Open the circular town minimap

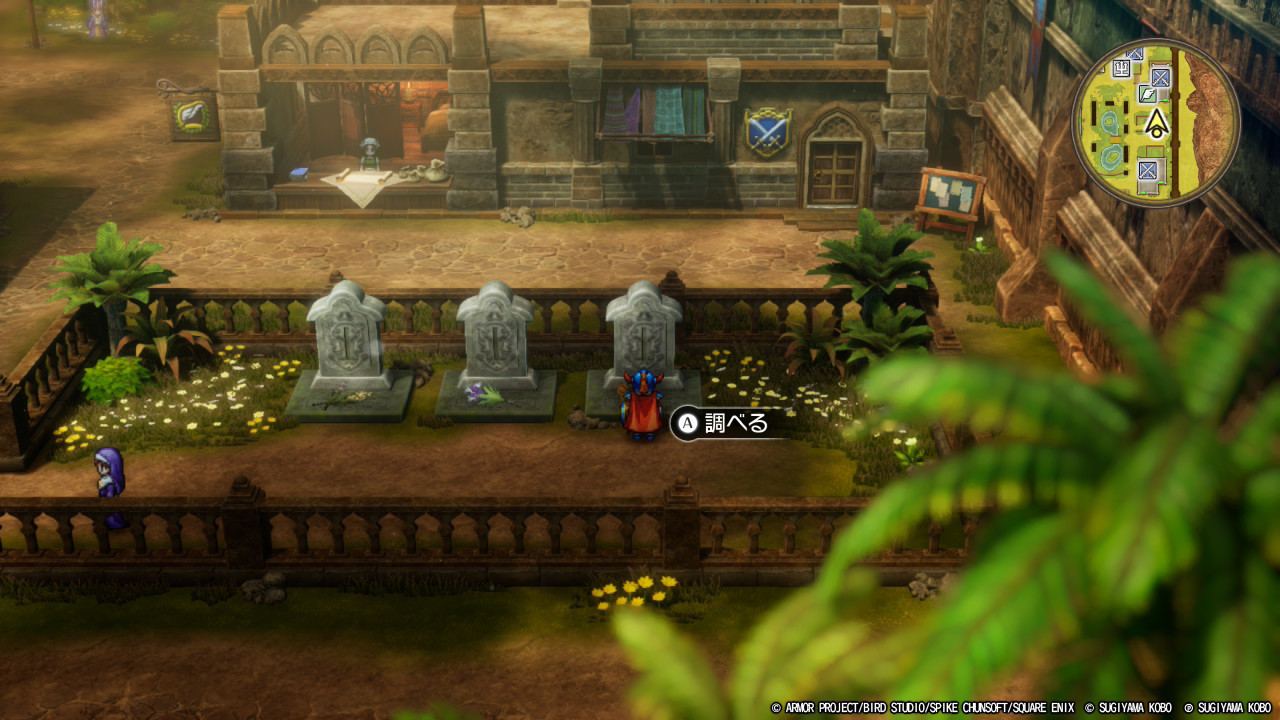pos(1155,123)
